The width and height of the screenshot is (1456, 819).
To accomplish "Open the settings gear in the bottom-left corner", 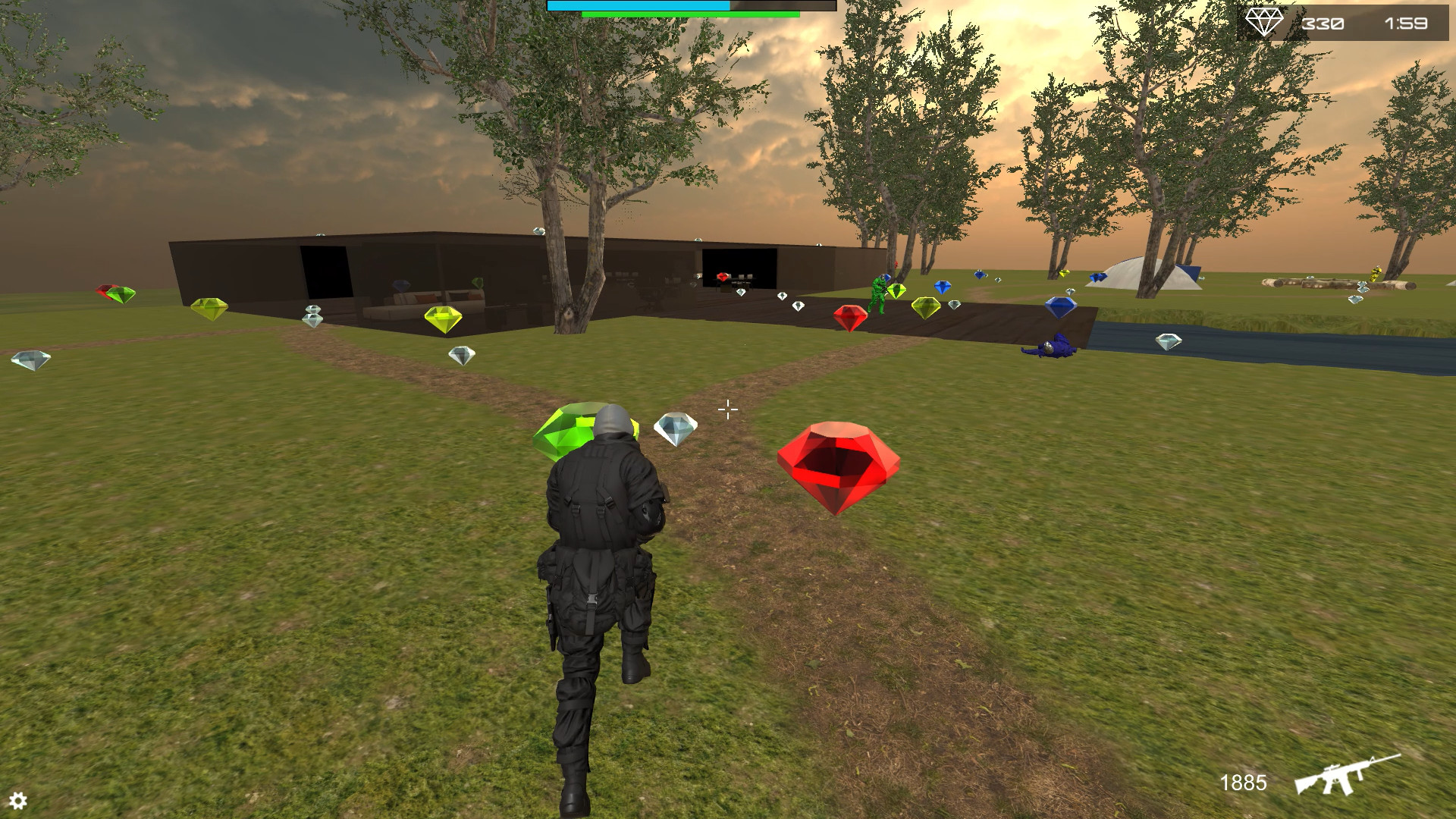I will [20, 799].
